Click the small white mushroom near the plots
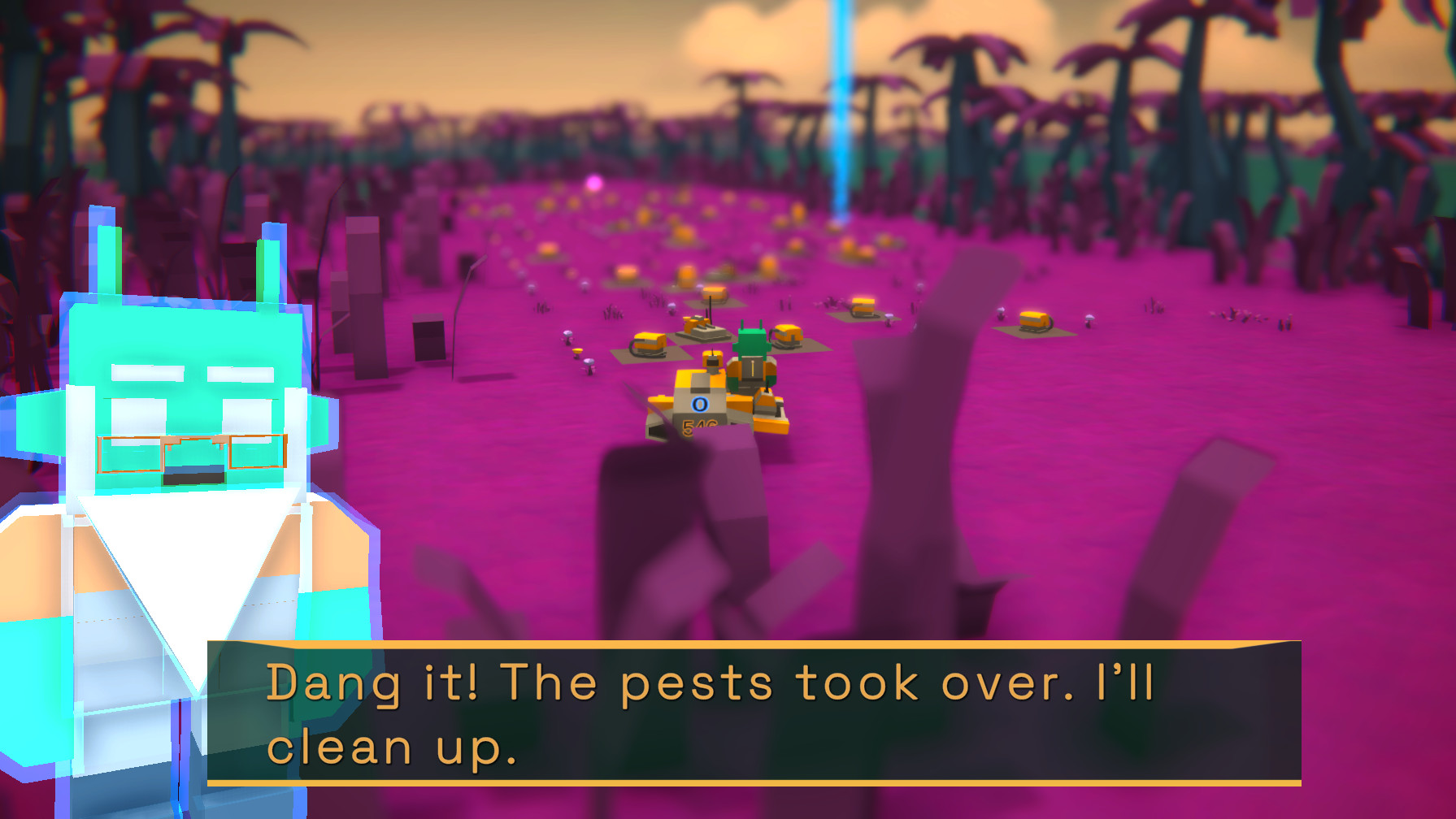The height and width of the screenshot is (819, 1456). [x=567, y=332]
